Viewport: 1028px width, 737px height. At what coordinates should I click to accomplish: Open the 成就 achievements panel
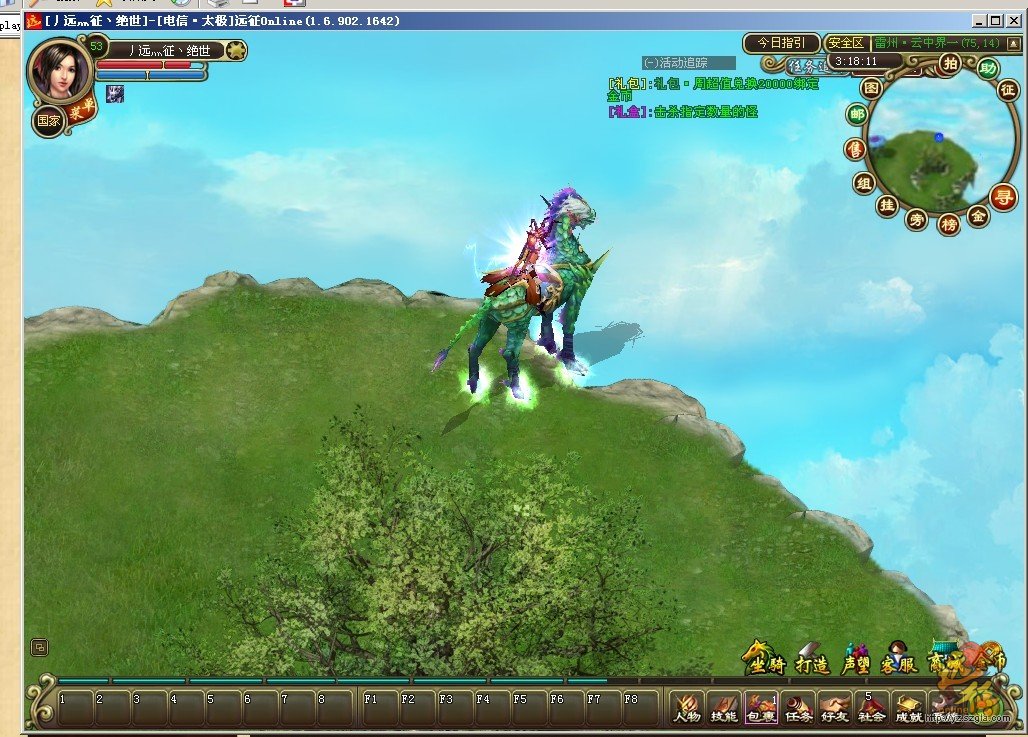(908, 708)
